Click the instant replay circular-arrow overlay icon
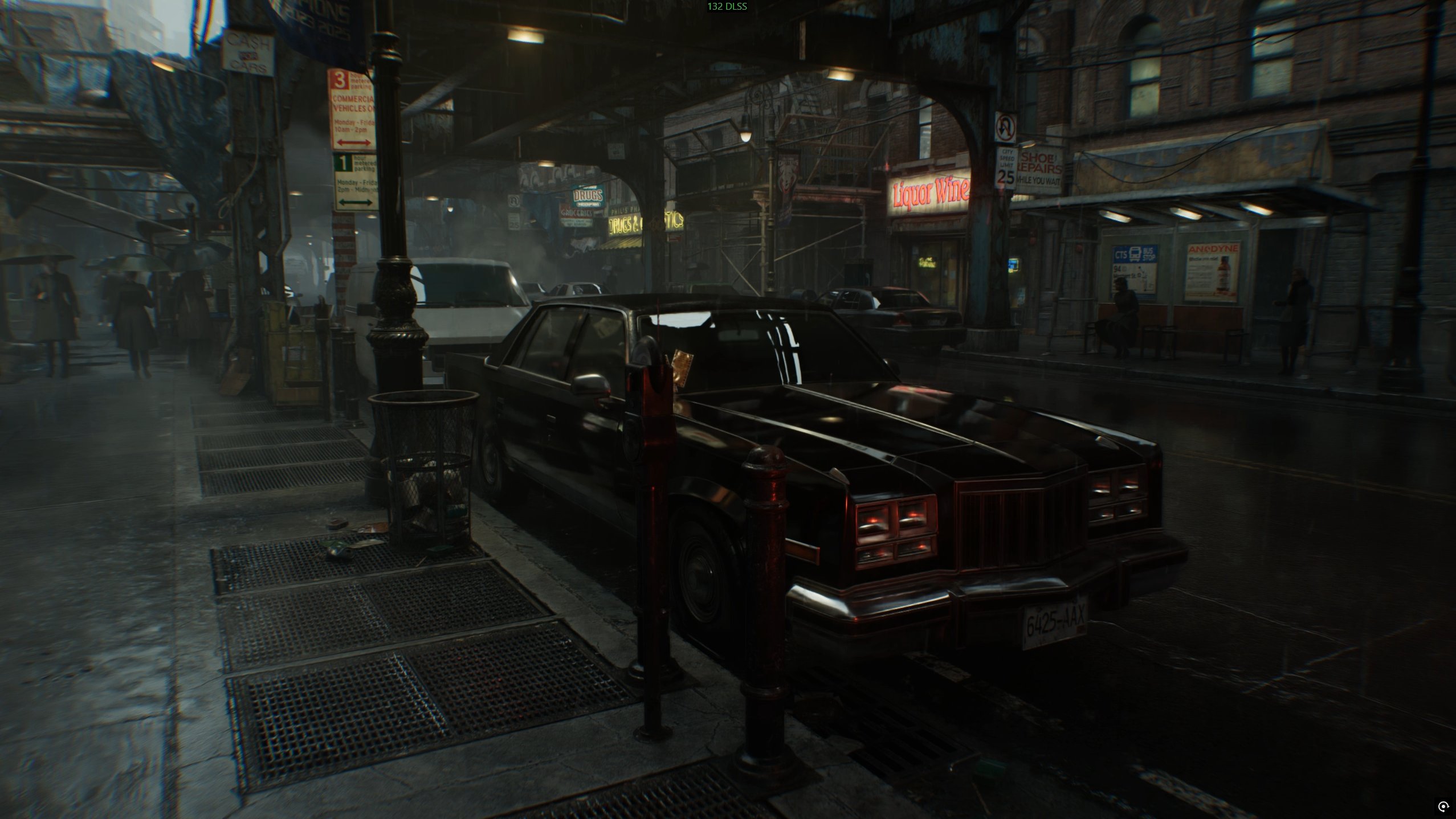 pos(1443,806)
